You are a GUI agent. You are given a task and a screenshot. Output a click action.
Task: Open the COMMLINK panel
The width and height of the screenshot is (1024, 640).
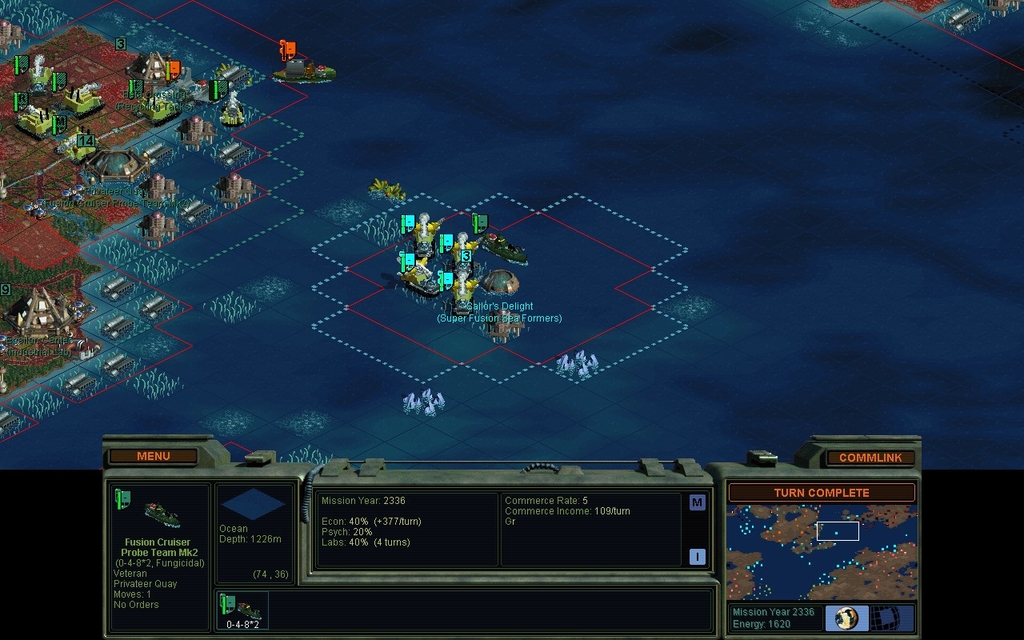point(870,457)
